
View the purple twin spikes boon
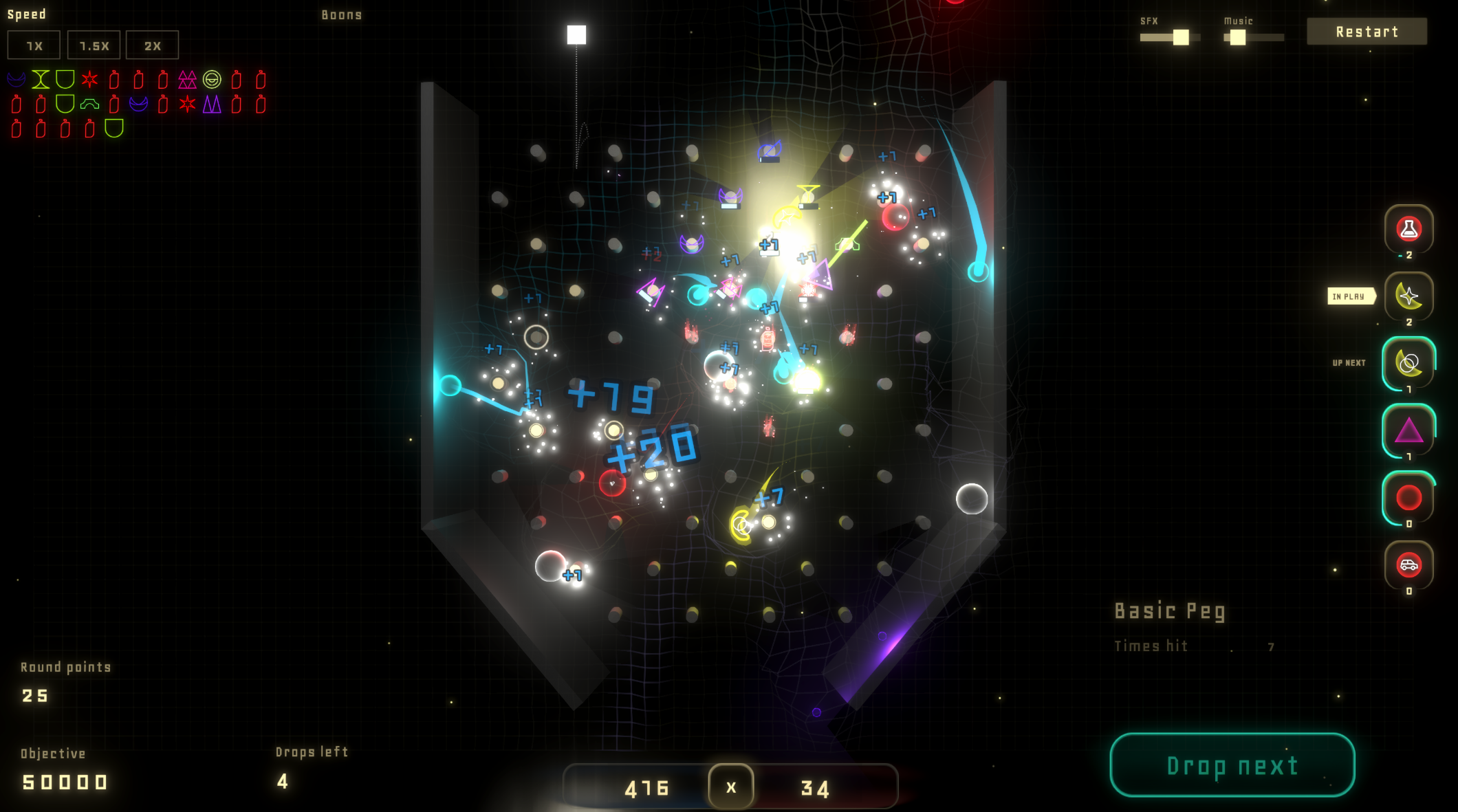(x=212, y=105)
